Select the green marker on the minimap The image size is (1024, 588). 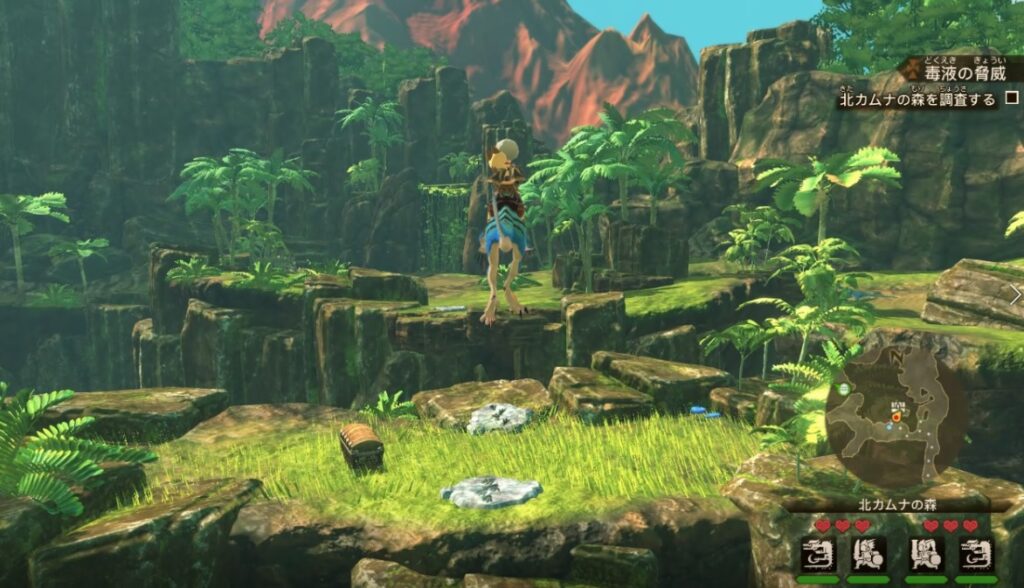point(845,387)
